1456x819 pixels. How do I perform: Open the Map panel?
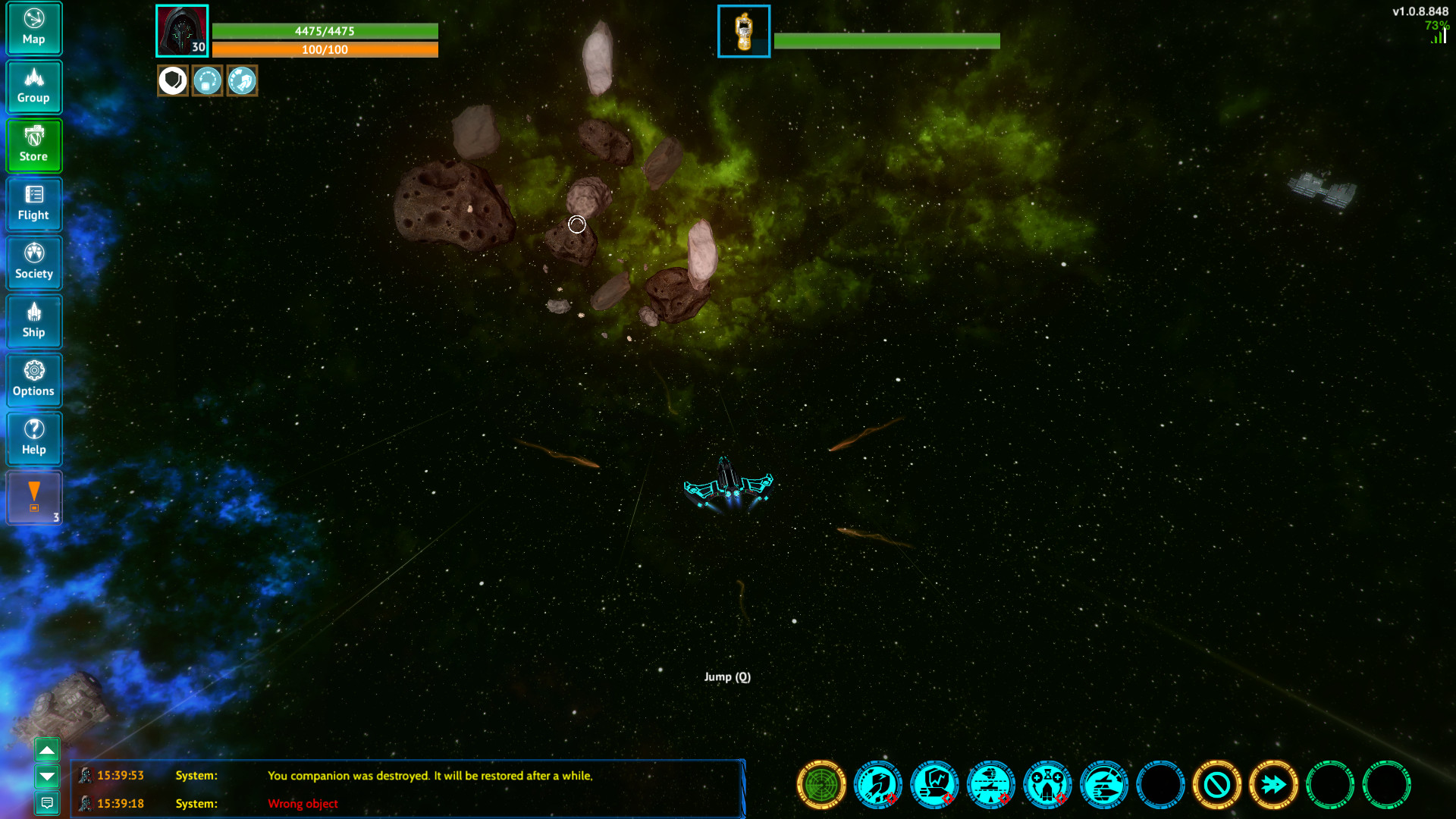point(34,28)
